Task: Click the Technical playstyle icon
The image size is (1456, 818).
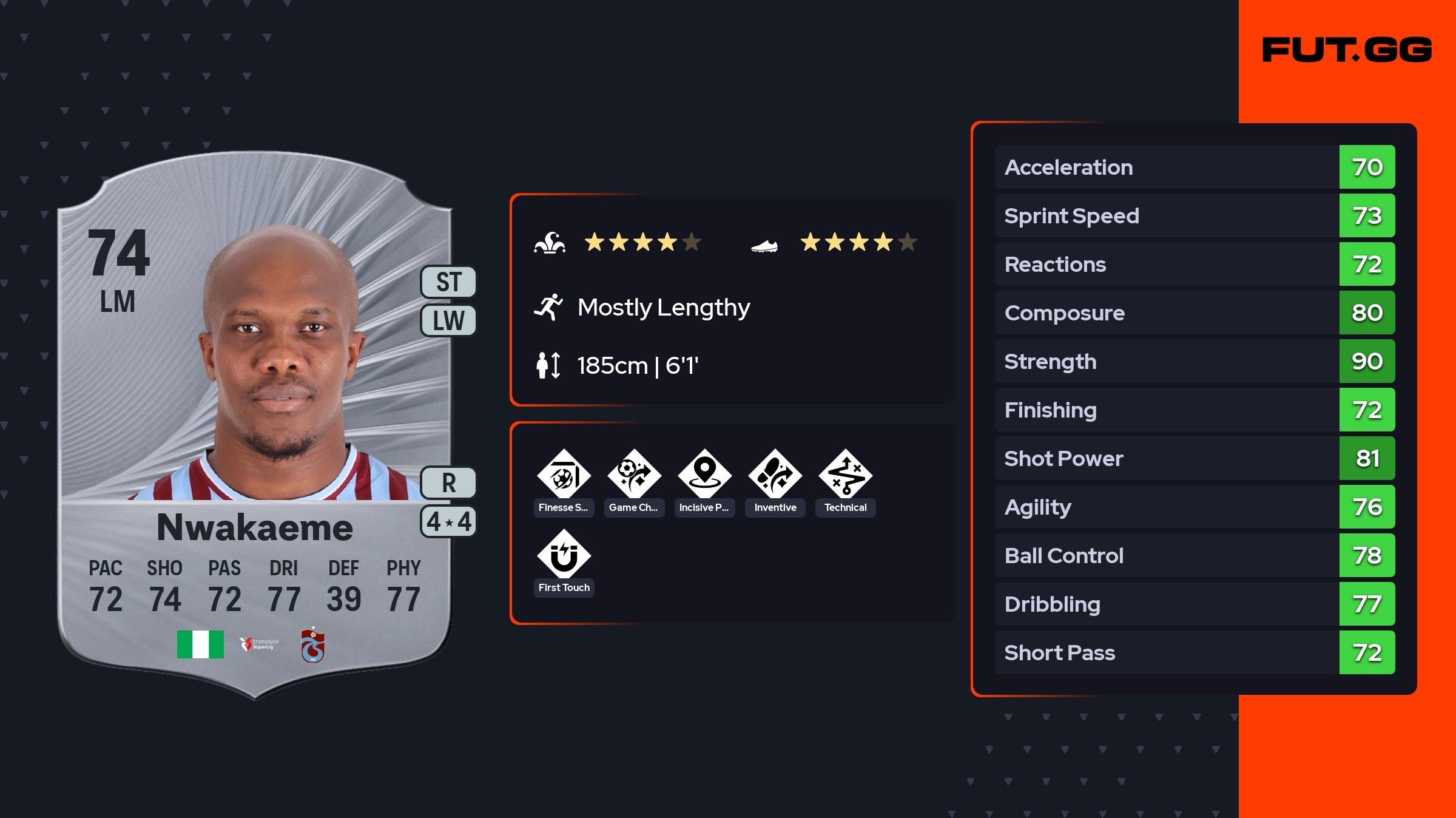Action: tap(845, 475)
